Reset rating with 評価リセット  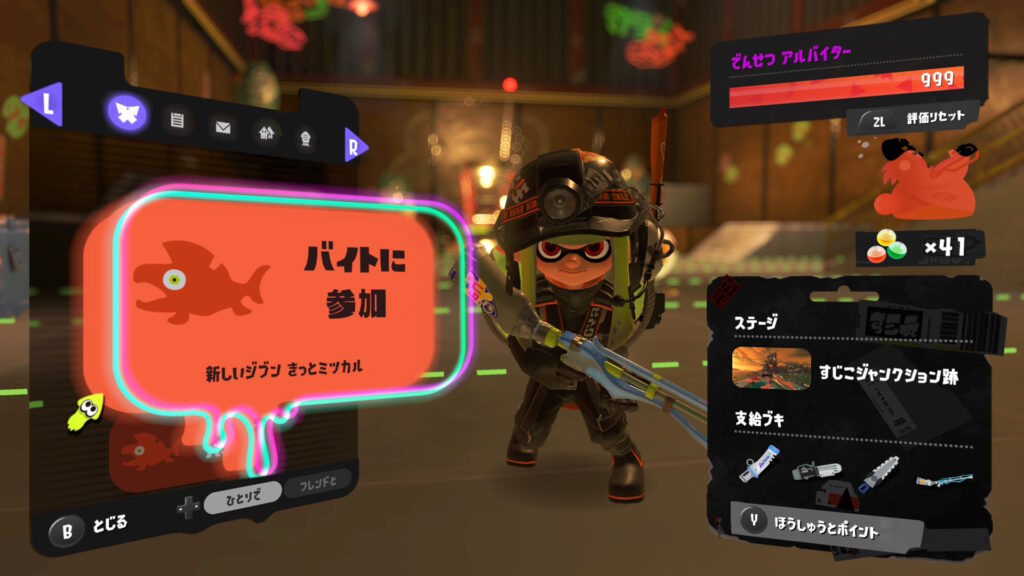pyautogui.click(x=912, y=119)
